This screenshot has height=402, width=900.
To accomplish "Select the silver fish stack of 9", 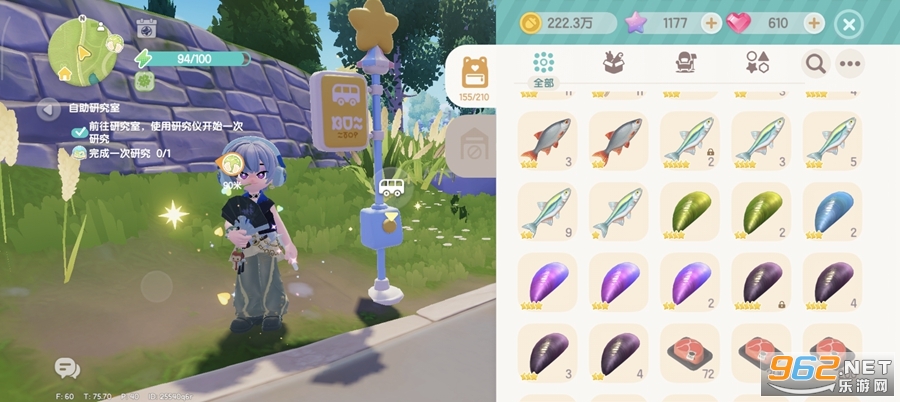I will point(549,212).
